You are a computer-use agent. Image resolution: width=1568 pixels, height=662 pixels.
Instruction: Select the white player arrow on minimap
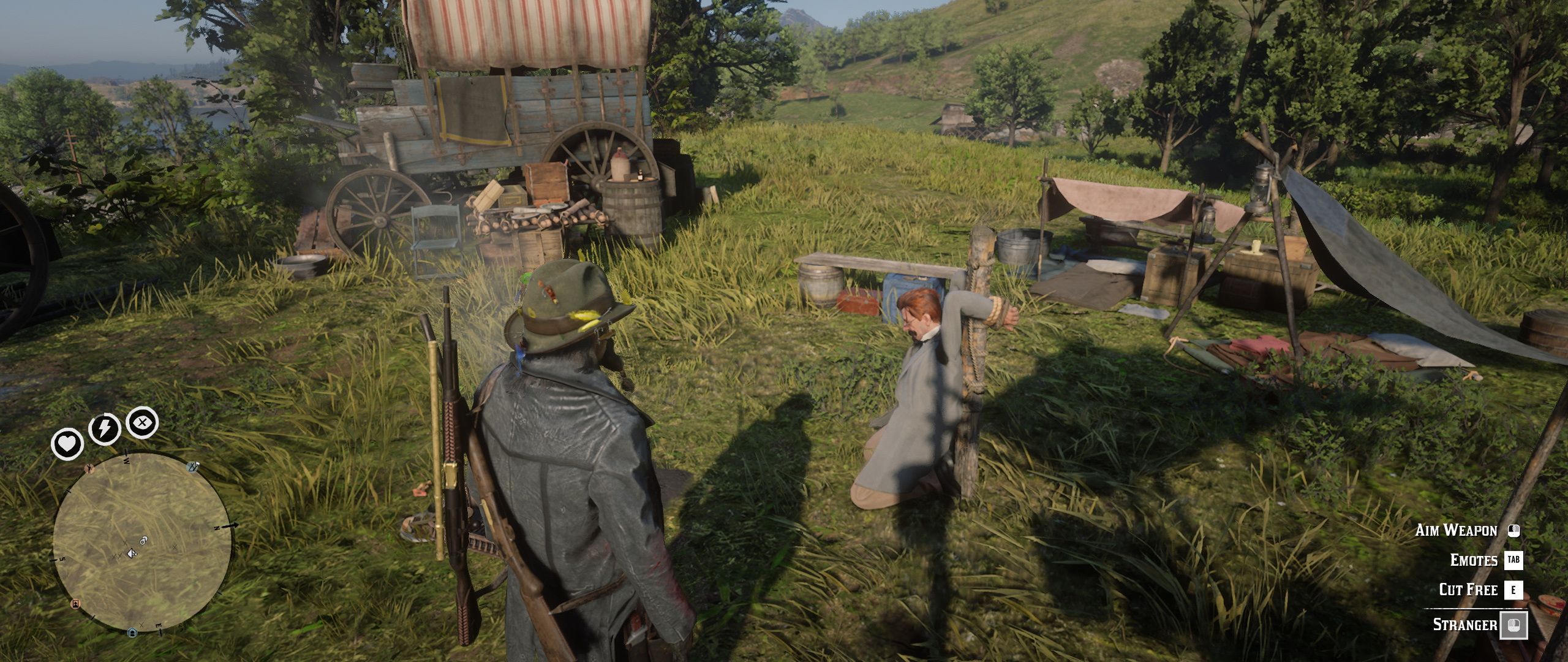[x=132, y=554]
